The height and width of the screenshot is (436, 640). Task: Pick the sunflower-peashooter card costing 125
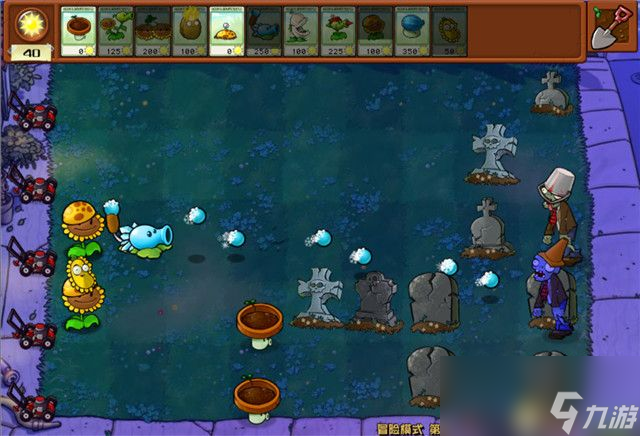point(115,31)
